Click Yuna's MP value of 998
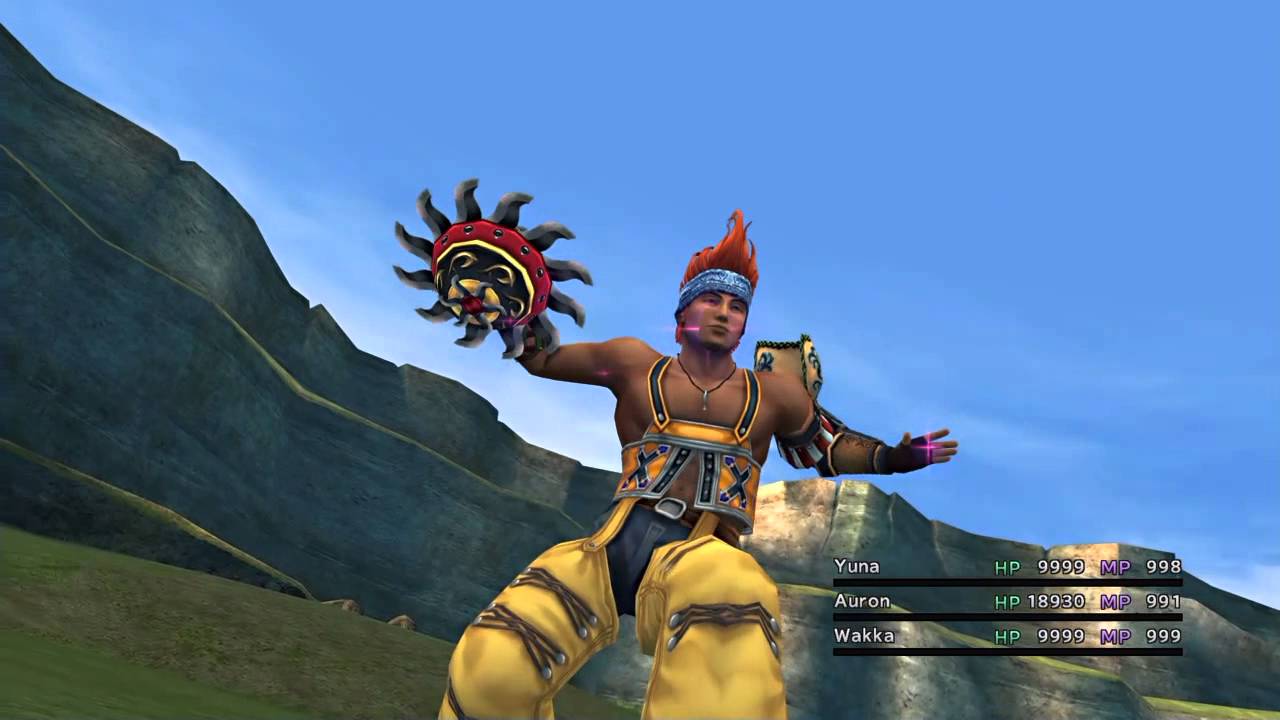This screenshot has width=1280, height=720. 1165,566
